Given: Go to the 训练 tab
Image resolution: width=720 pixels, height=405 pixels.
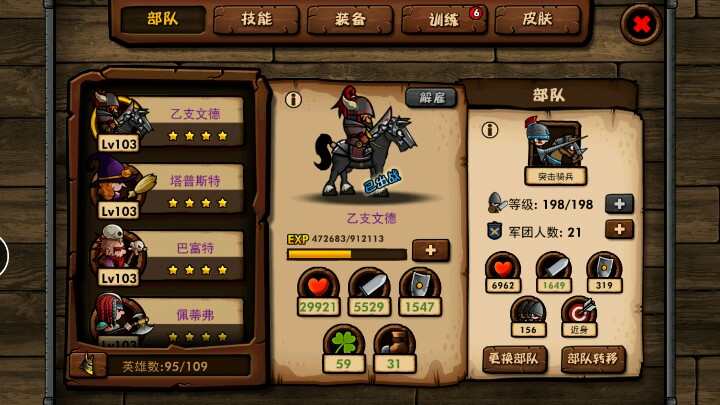Looking at the screenshot, I should pyautogui.click(x=442, y=19).
